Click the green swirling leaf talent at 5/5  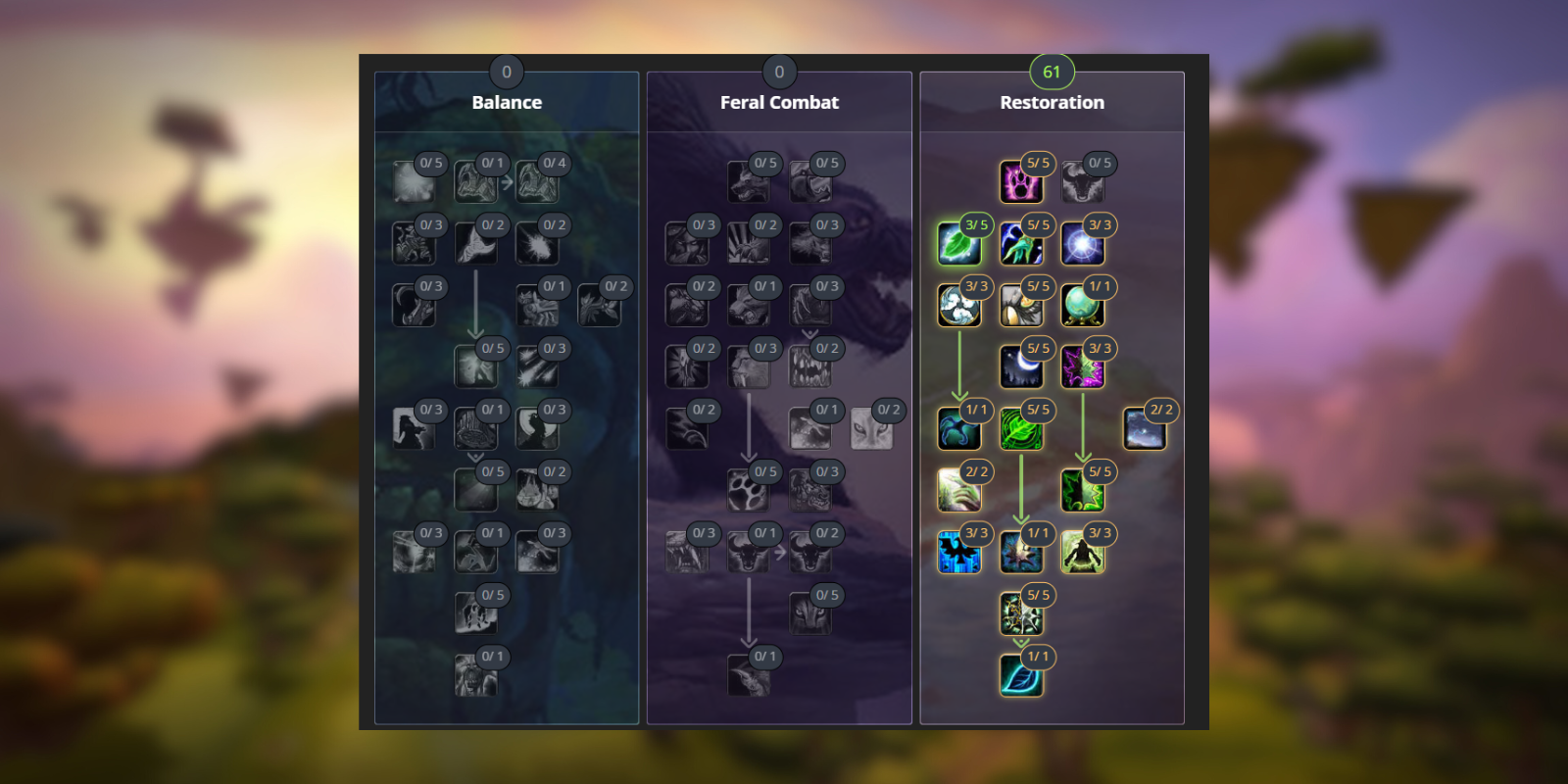click(x=1020, y=429)
